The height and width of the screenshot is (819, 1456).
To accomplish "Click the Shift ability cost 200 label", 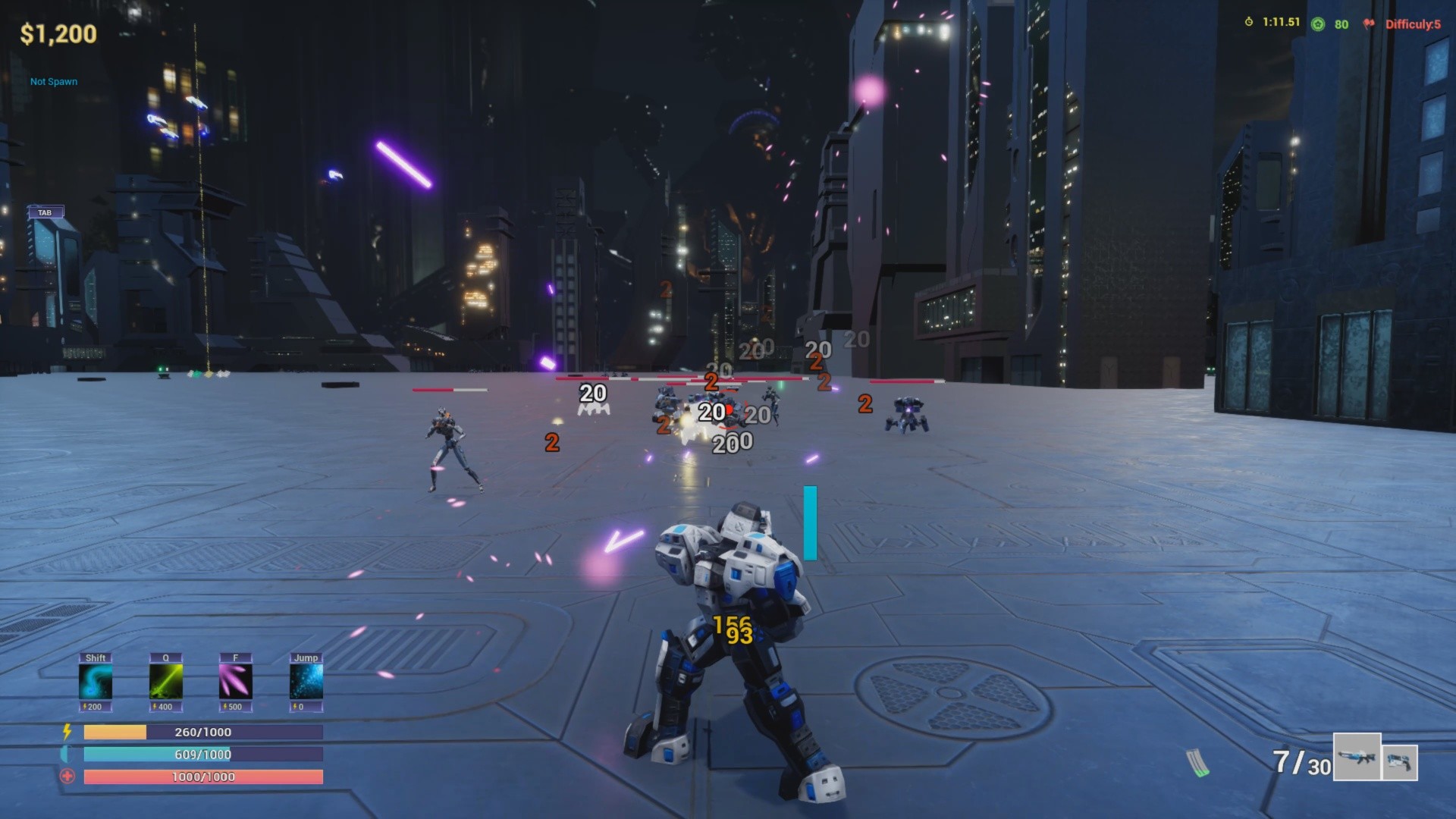I will [x=94, y=707].
